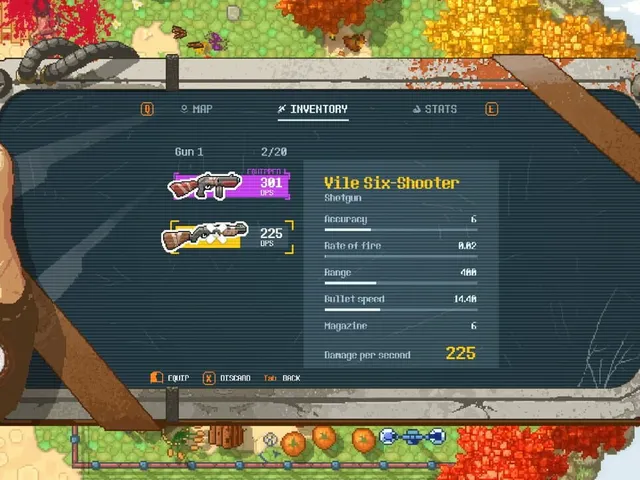Select the Vile Six-Shooter 225 DPS slot

click(229, 237)
